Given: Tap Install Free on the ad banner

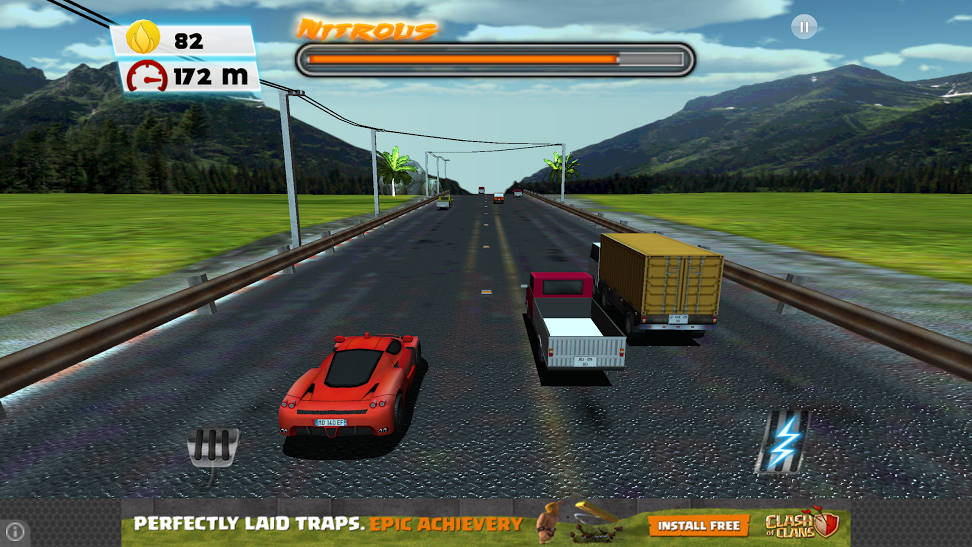Looking at the screenshot, I should pyautogui.click(x=699, y=525).
